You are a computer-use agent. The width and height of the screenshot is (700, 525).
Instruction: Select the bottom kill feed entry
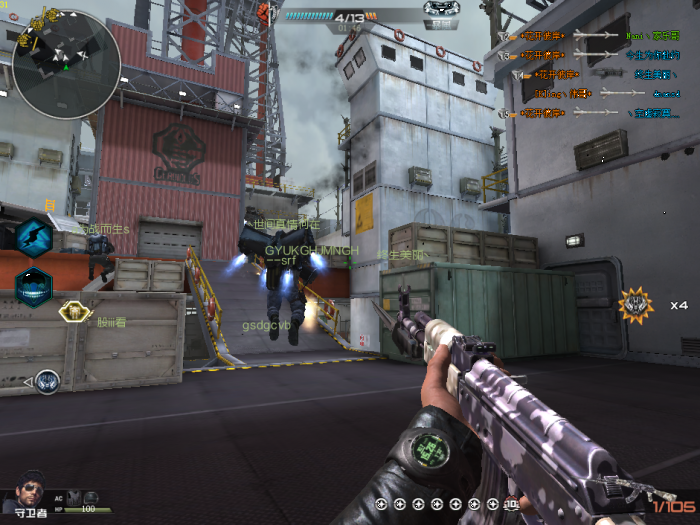590,113
